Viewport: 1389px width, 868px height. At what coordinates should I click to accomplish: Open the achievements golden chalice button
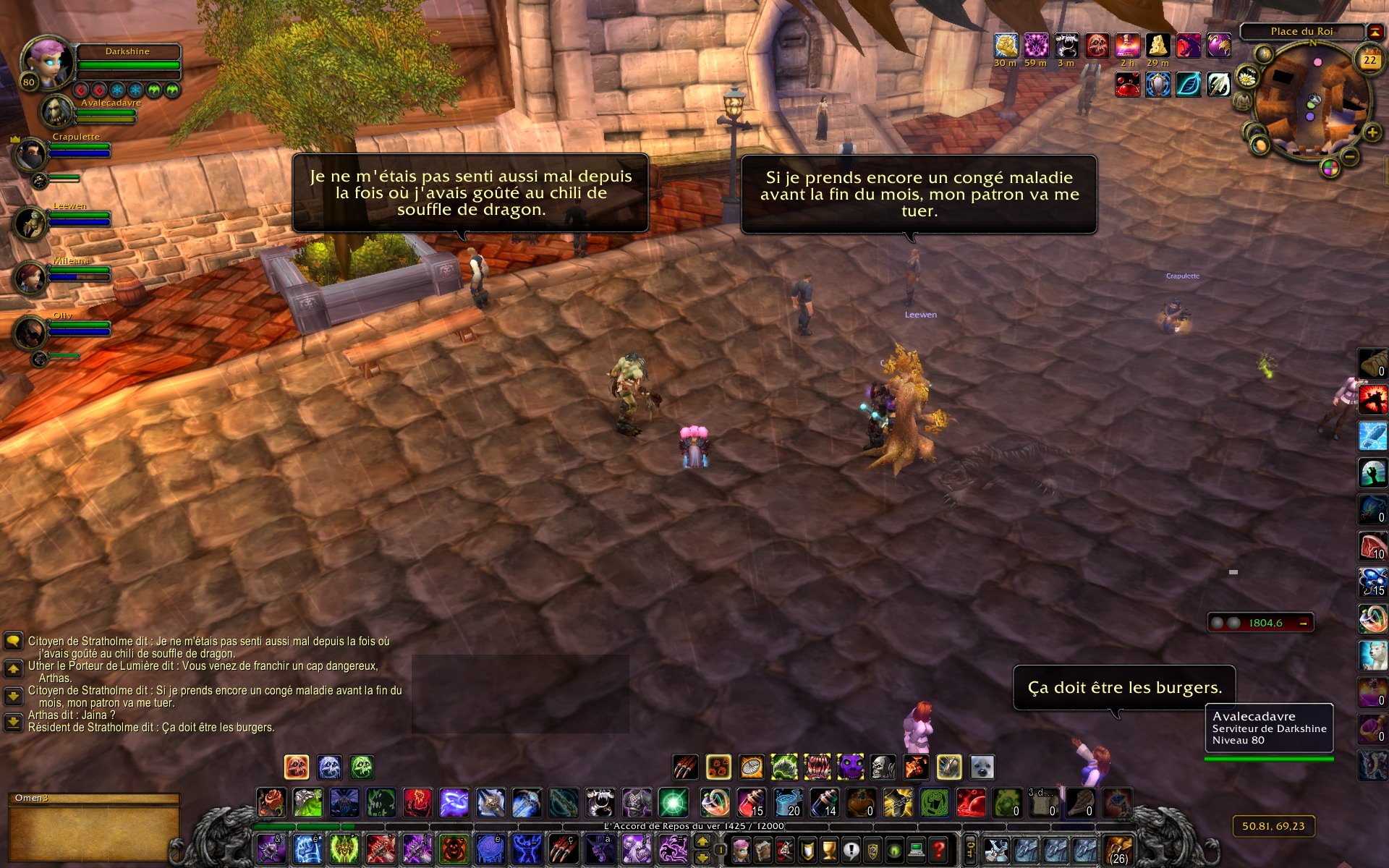pos(829,849)
